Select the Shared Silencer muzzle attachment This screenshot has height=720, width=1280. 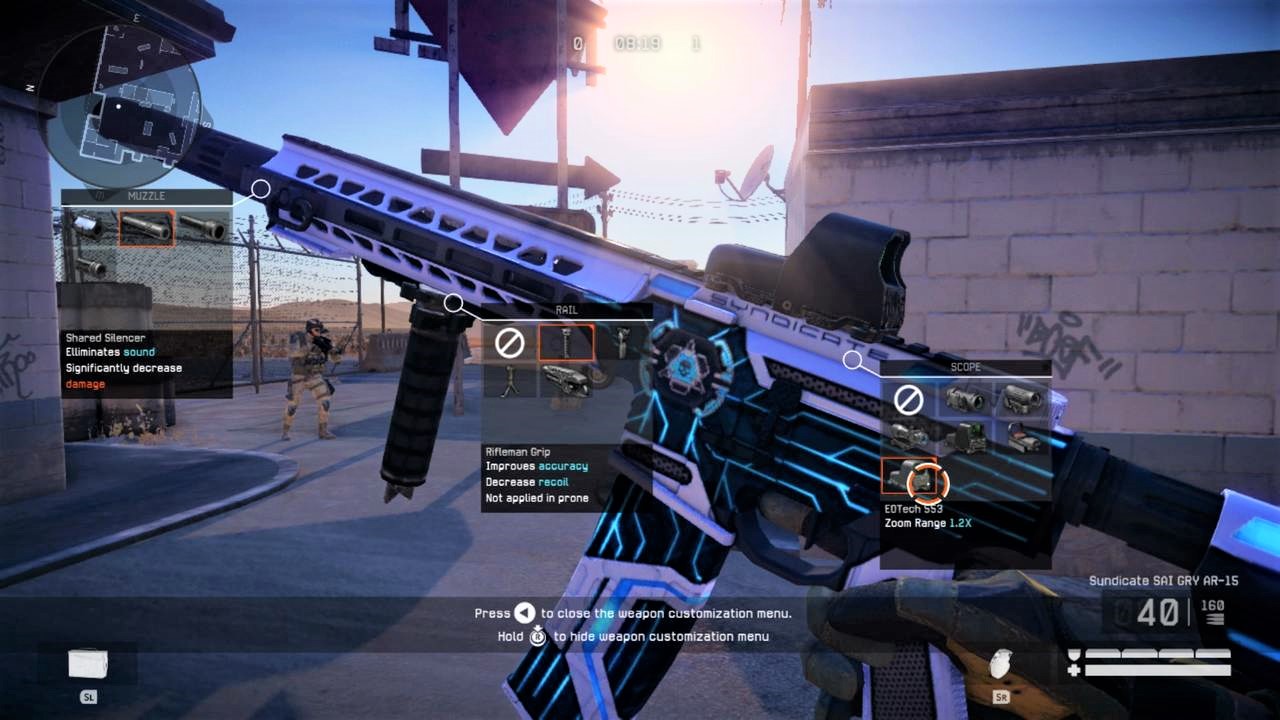(146, 228)
